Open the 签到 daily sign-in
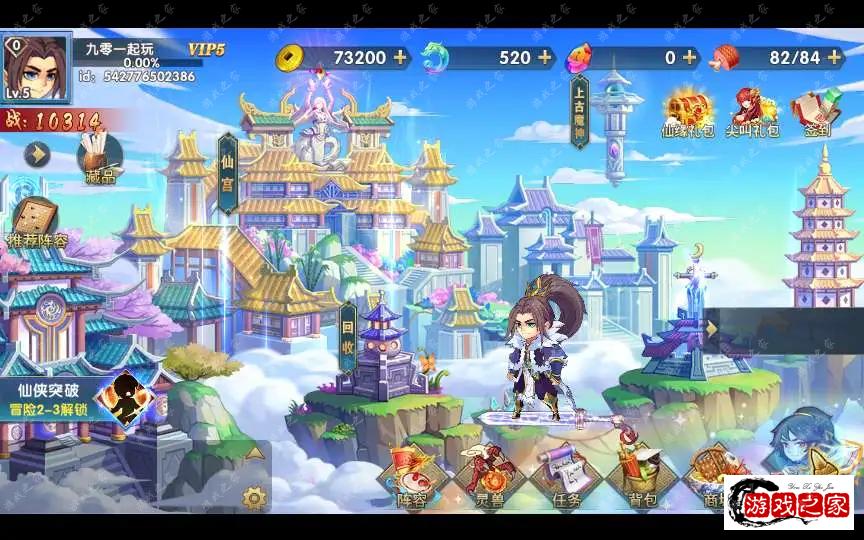Screen dimensions: 864x540 coord(815,112)
